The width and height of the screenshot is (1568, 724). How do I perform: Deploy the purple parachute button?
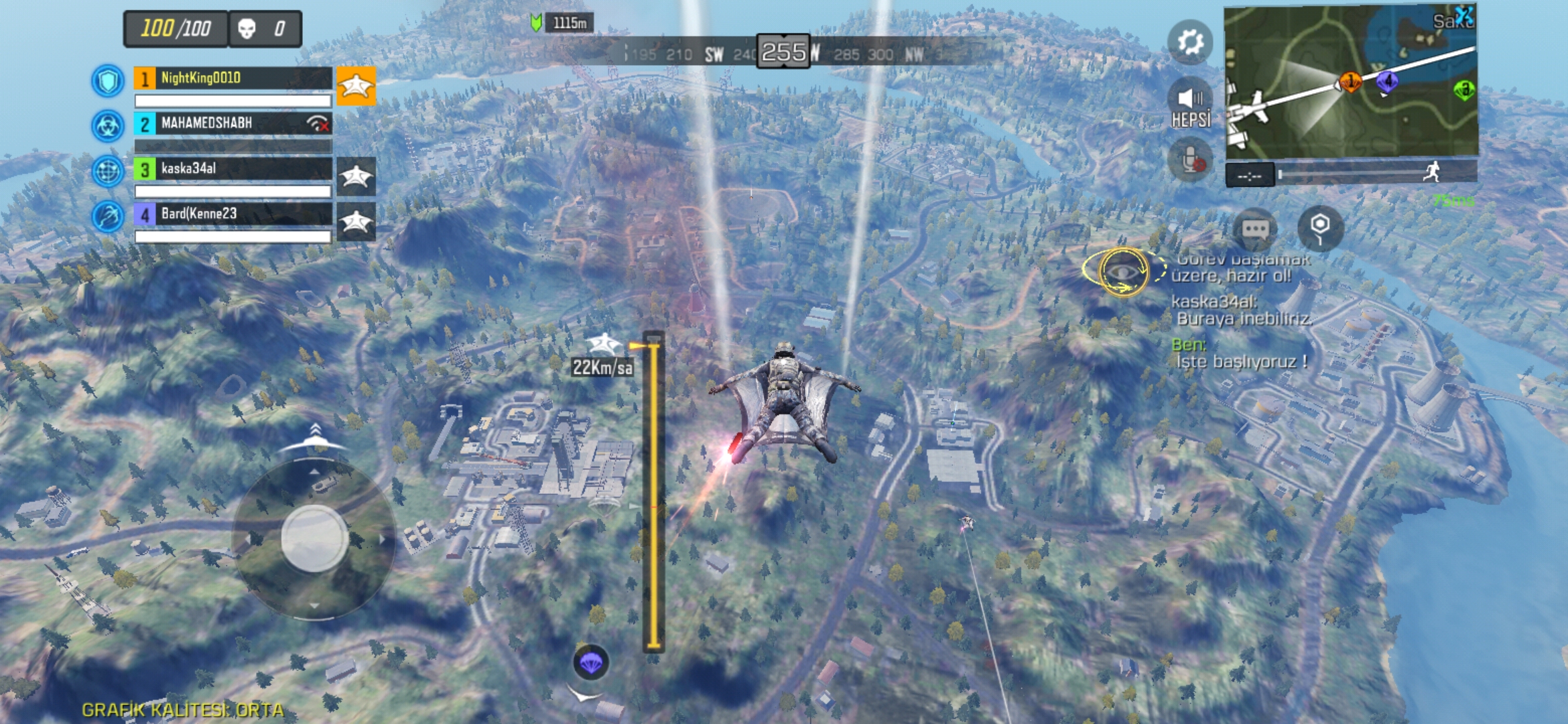point(590,663)
